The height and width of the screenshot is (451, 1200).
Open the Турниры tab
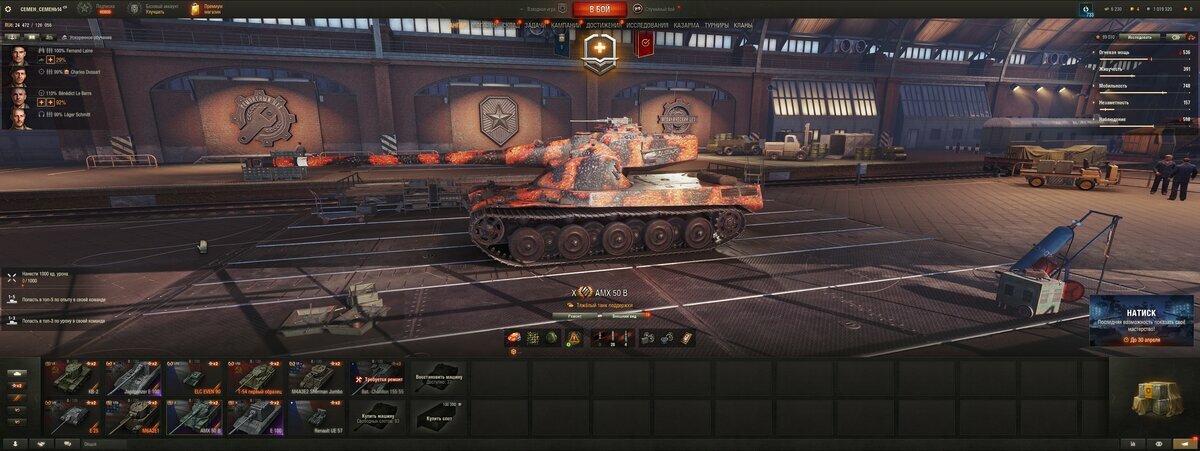pos(716,25)
